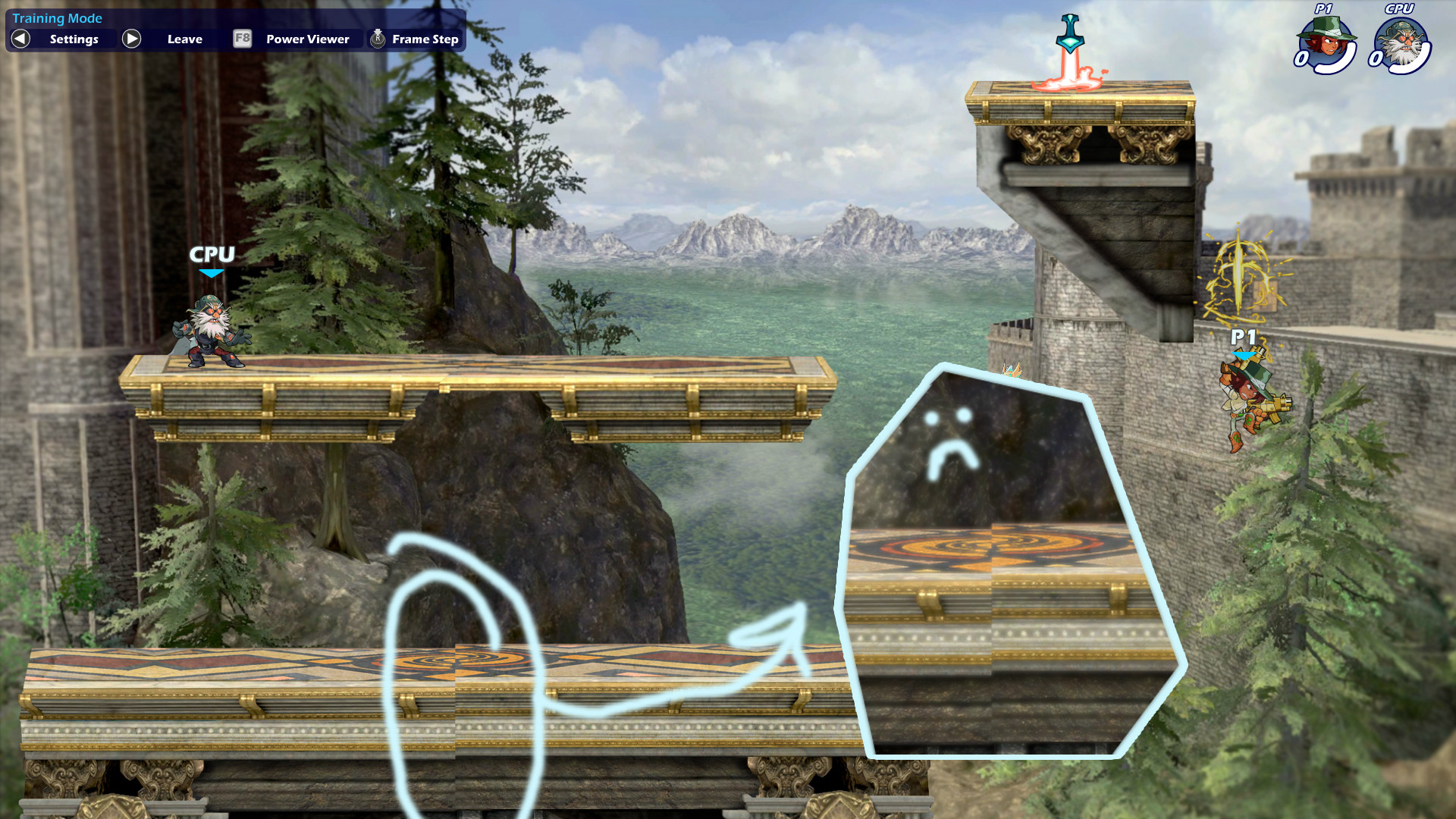Click the Leave play-arrow icon
1456x819 pixels.
131,38
